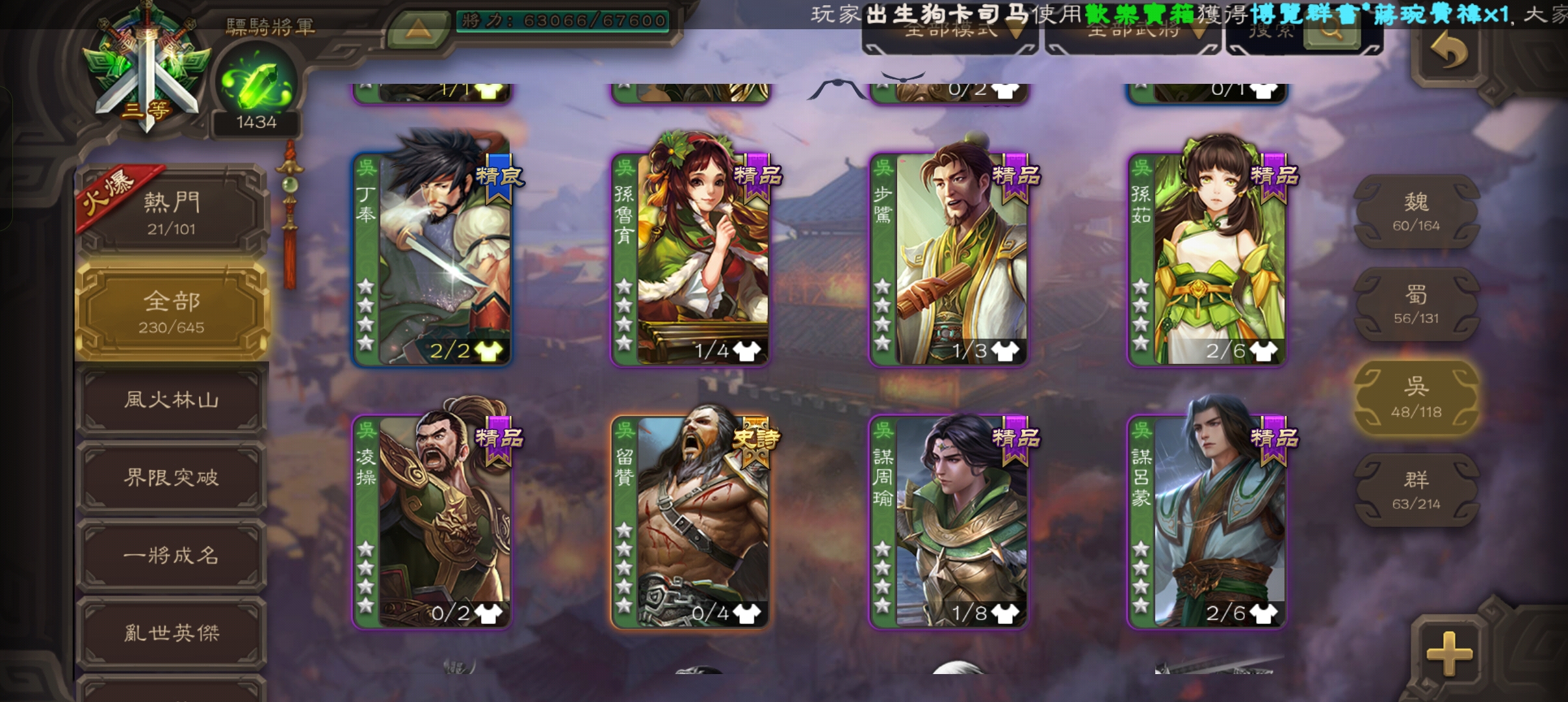Open the 孫魯育 hero card
The width and height of the screenshot is (1568, 702).
[690, 259]
